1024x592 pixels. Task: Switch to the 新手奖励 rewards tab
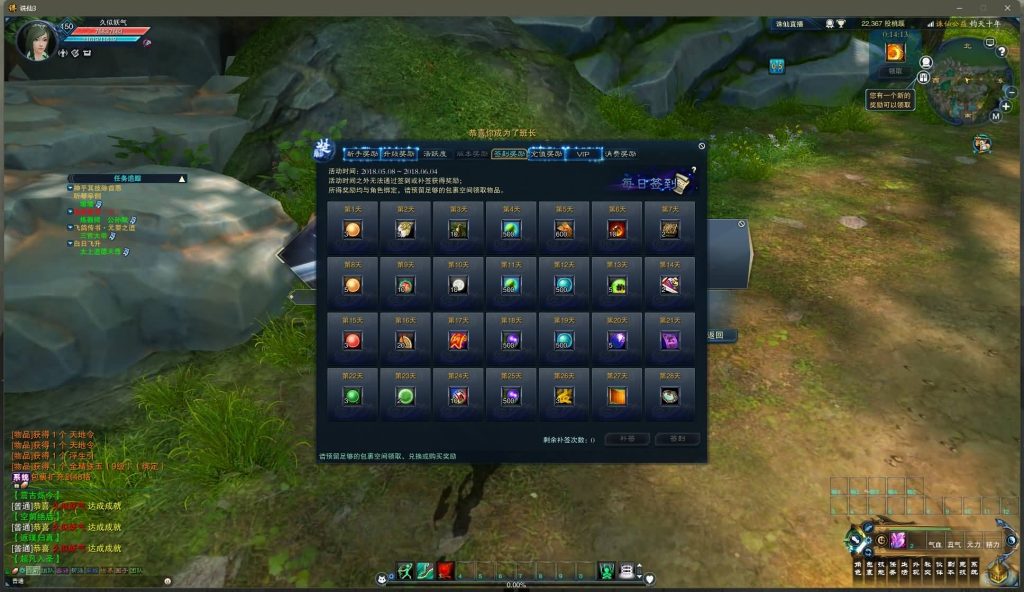(x=362, y=154)
